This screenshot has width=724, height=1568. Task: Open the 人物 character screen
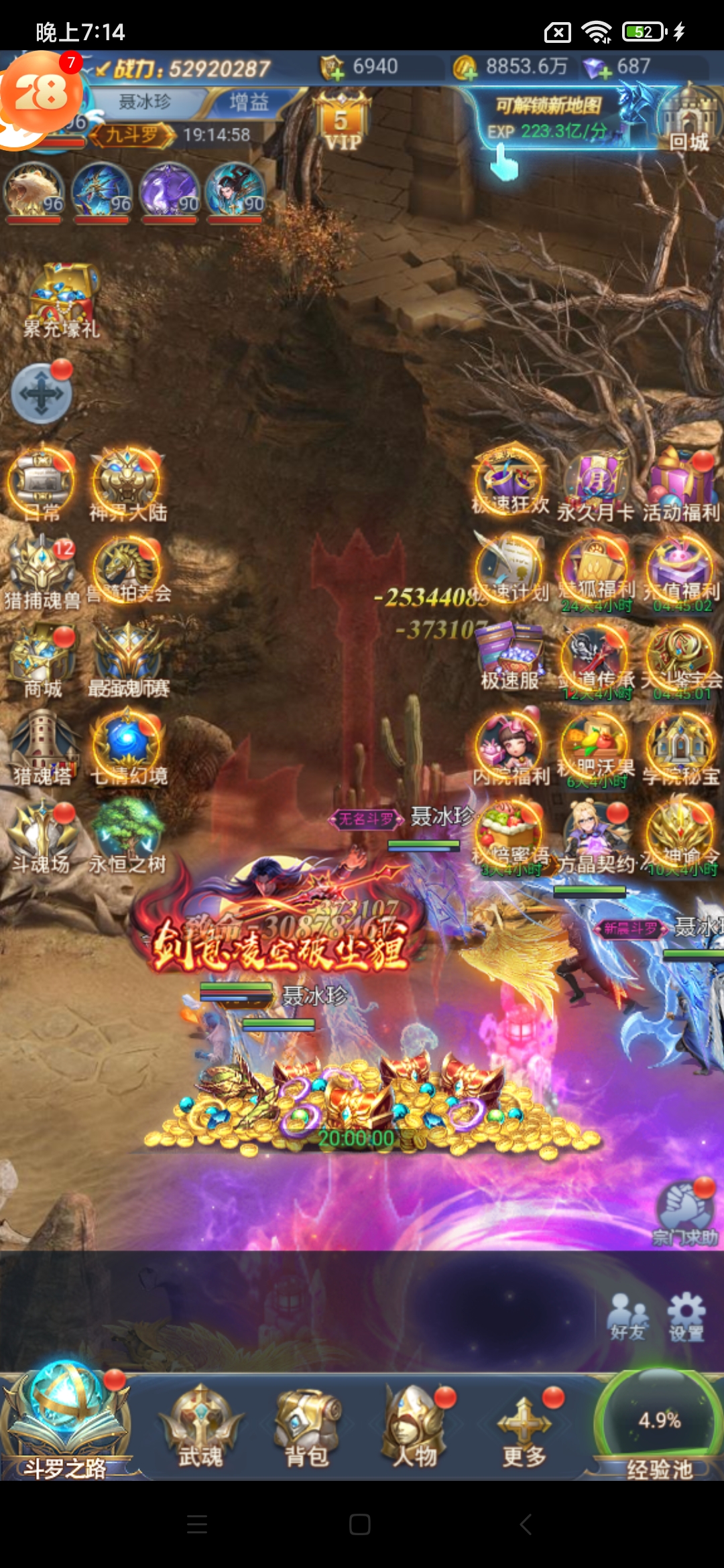coord(414,1427)
